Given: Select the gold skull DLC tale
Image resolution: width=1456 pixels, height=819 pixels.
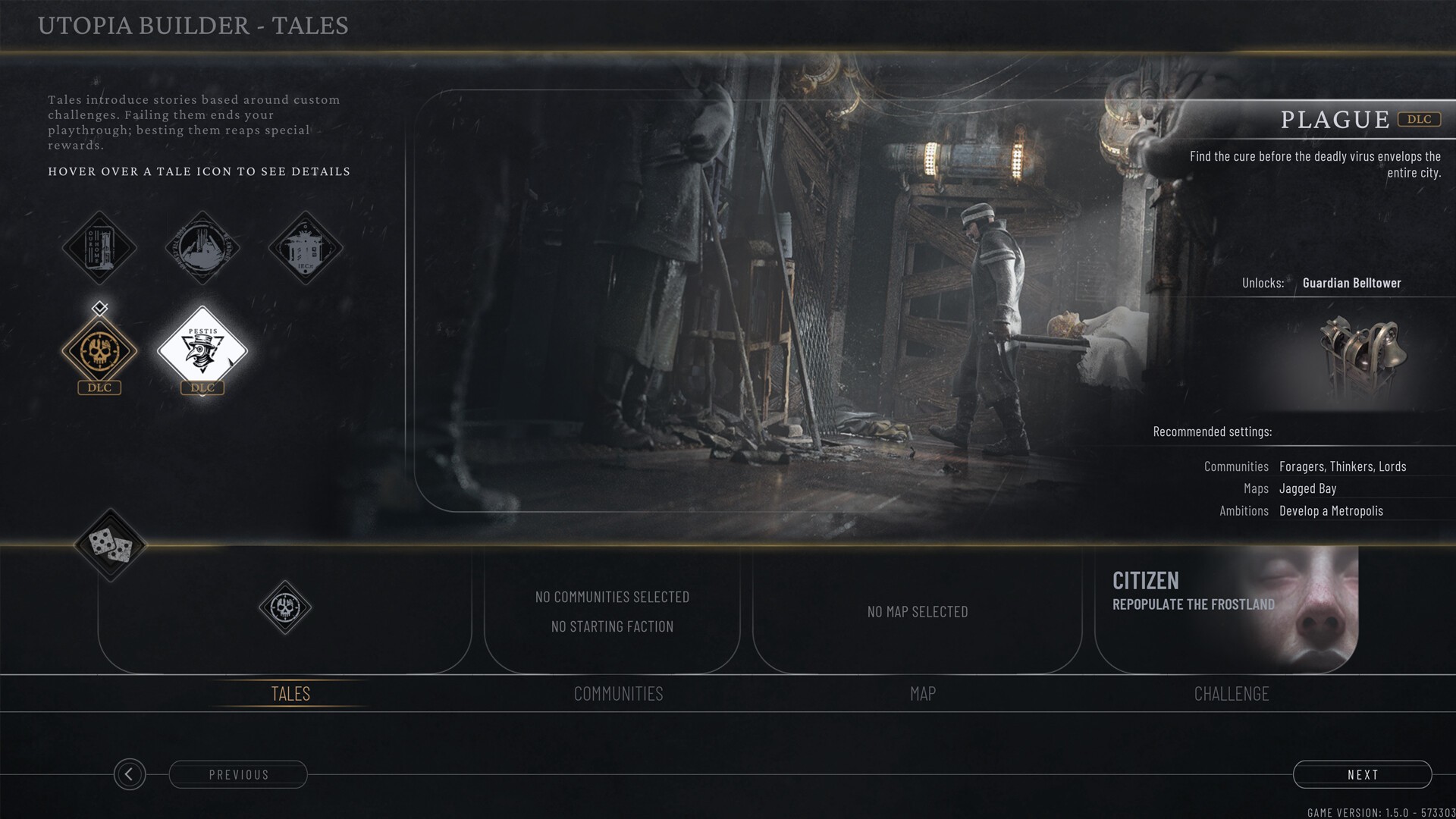Looking at the screenshot, I should point(99,351).
